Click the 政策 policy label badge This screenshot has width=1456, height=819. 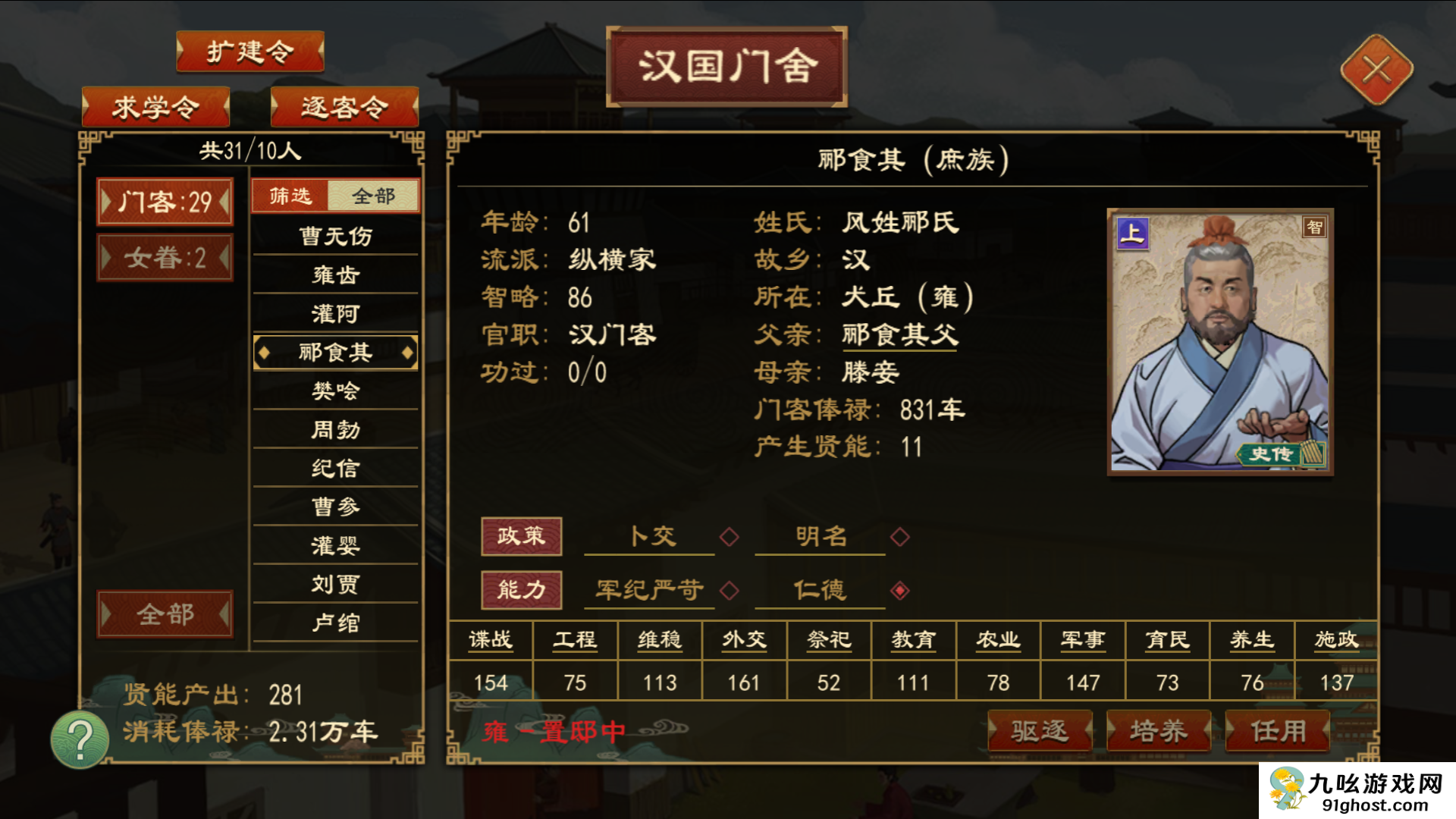[x=522, y=535]
